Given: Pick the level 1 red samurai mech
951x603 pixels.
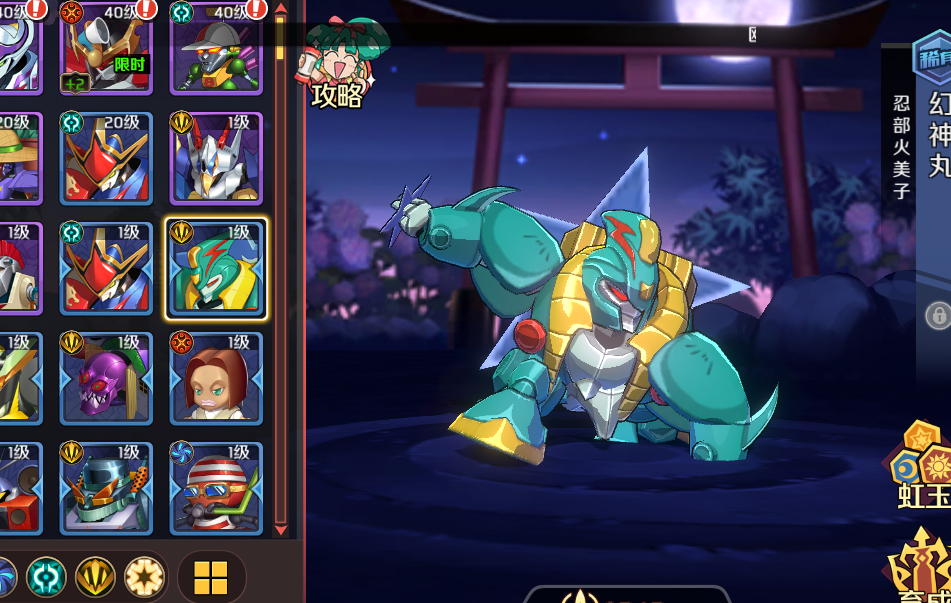Looking at the screenshot, I should tap(106, 269).
